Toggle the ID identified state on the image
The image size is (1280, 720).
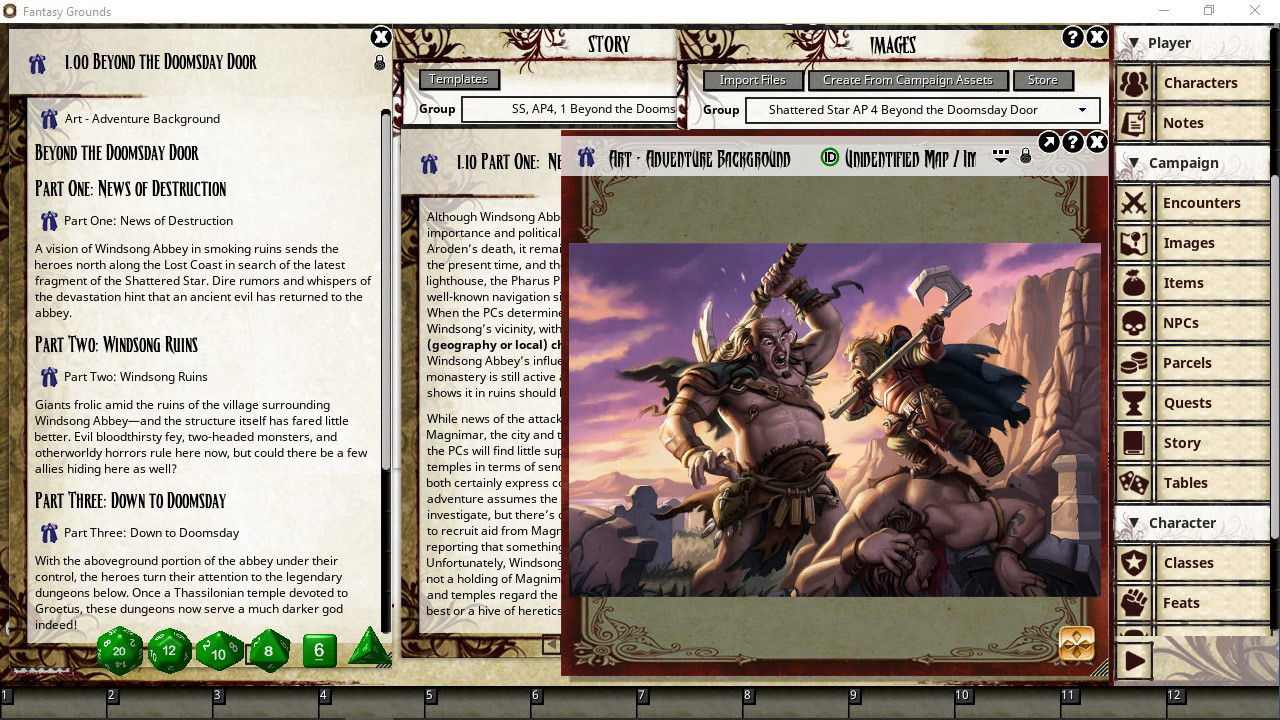[x=830, y=157]
